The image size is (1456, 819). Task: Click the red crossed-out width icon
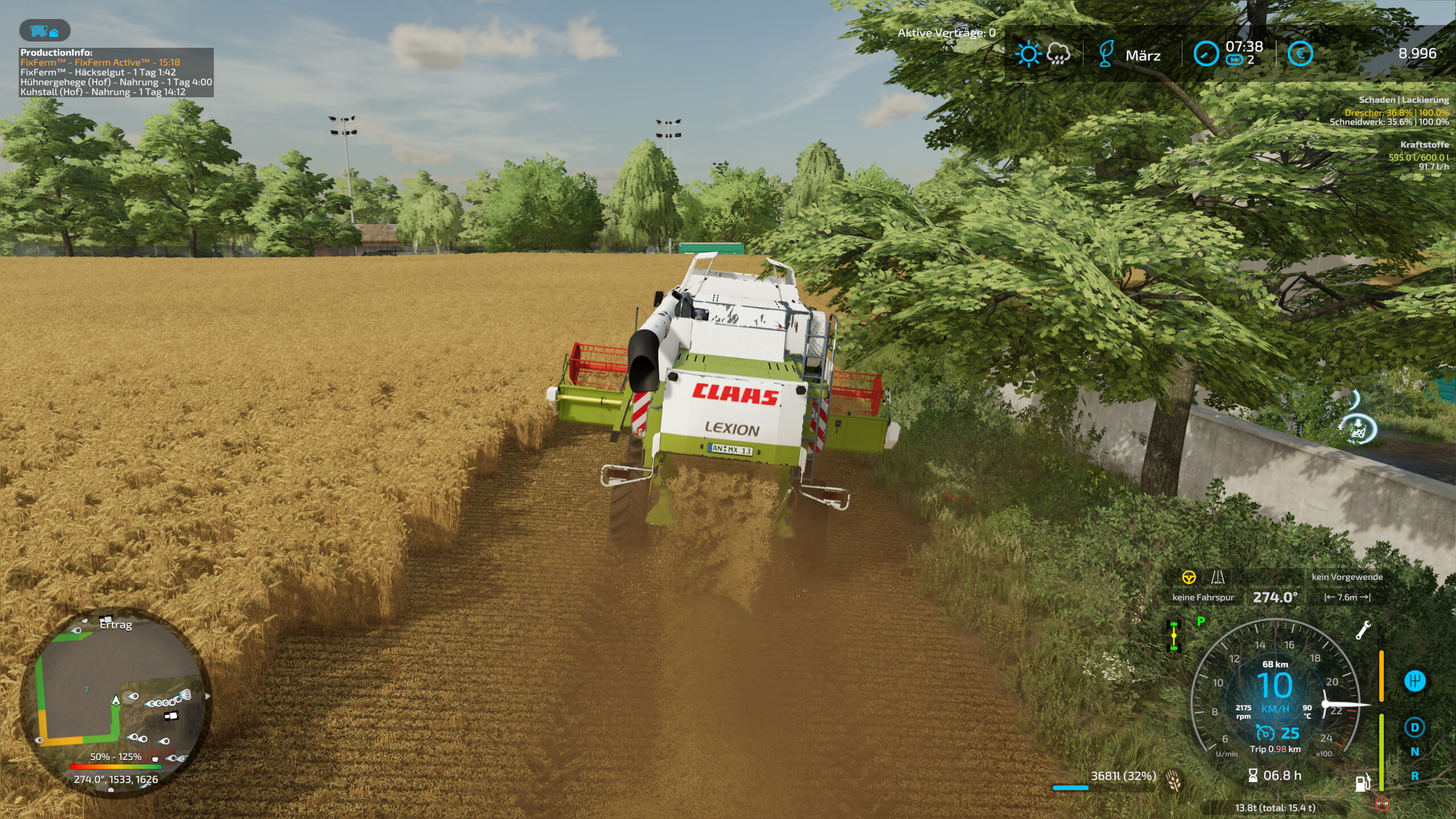[x=1382, y=804]
